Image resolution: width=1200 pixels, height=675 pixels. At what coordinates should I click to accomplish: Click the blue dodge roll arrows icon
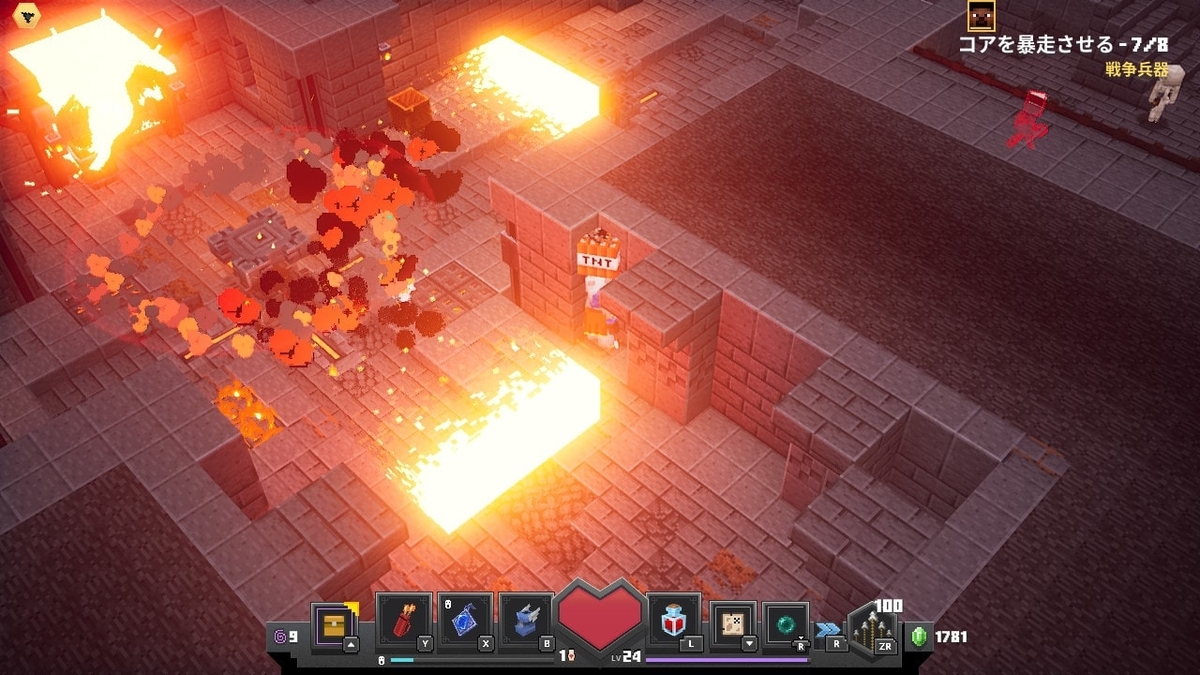(x=827, y=629)
